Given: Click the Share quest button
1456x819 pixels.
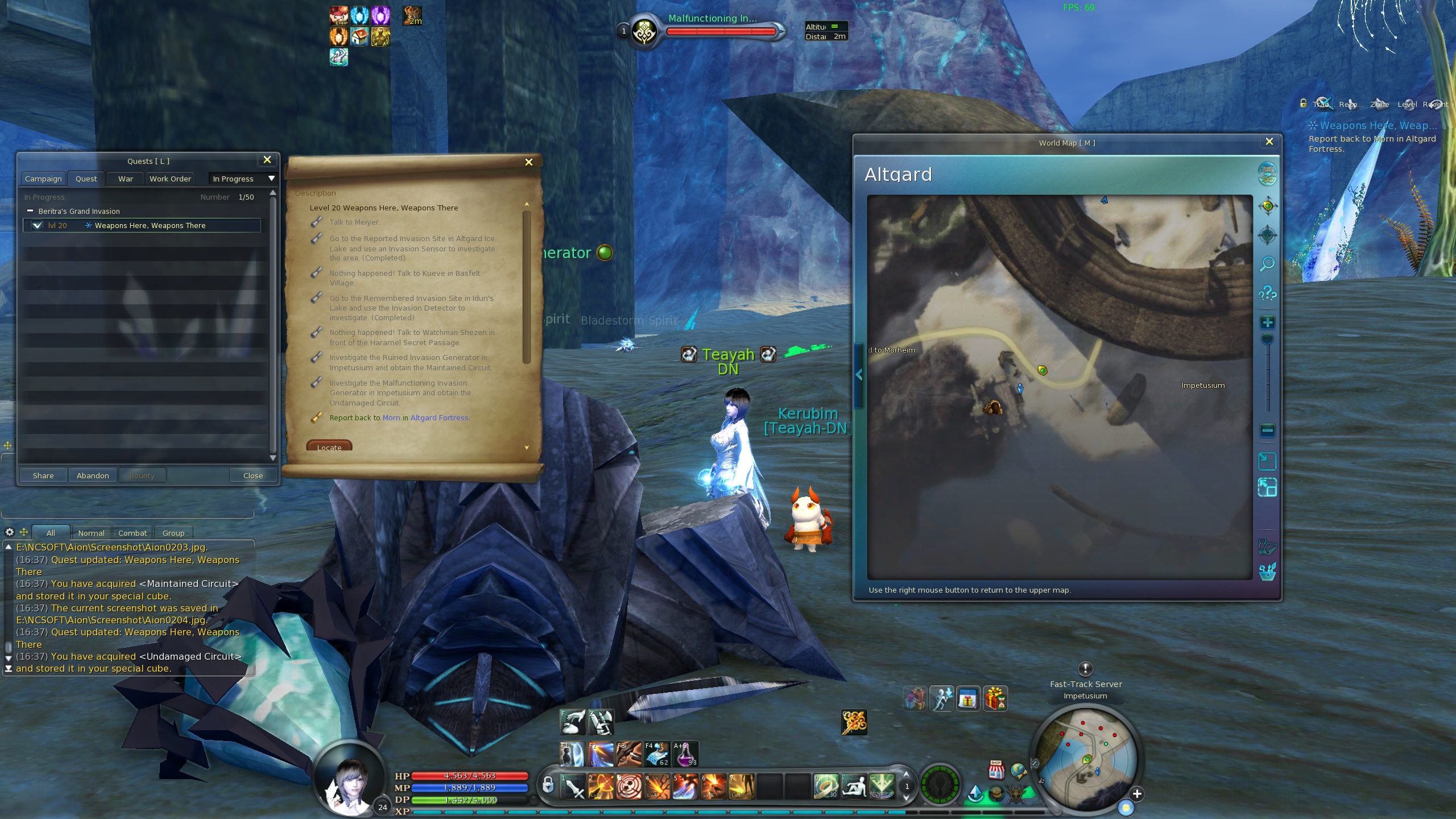Looking at the screenshot, I should [43, 475].
